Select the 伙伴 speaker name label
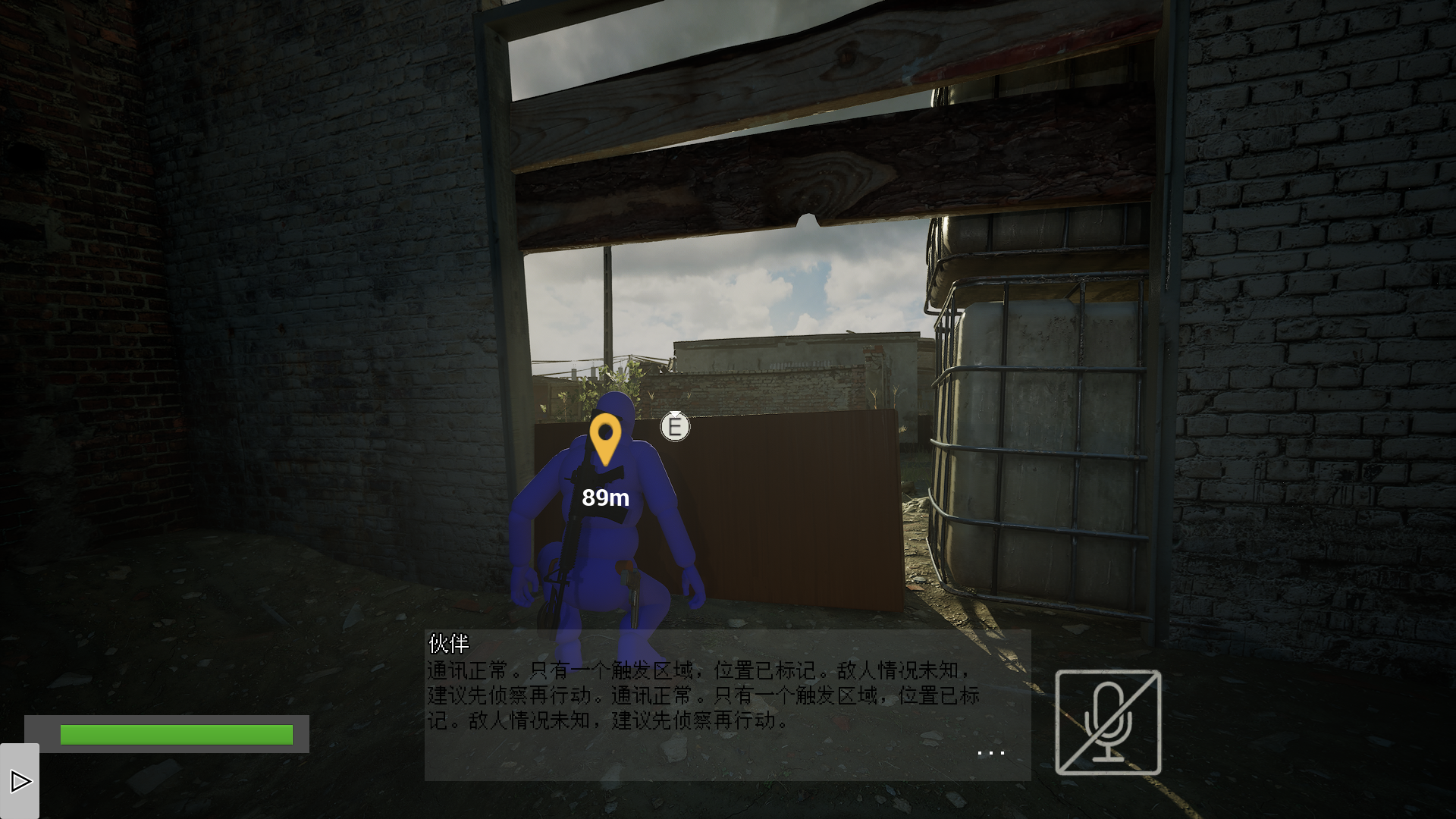This screenshot has width=1456, height=819. 447,645
